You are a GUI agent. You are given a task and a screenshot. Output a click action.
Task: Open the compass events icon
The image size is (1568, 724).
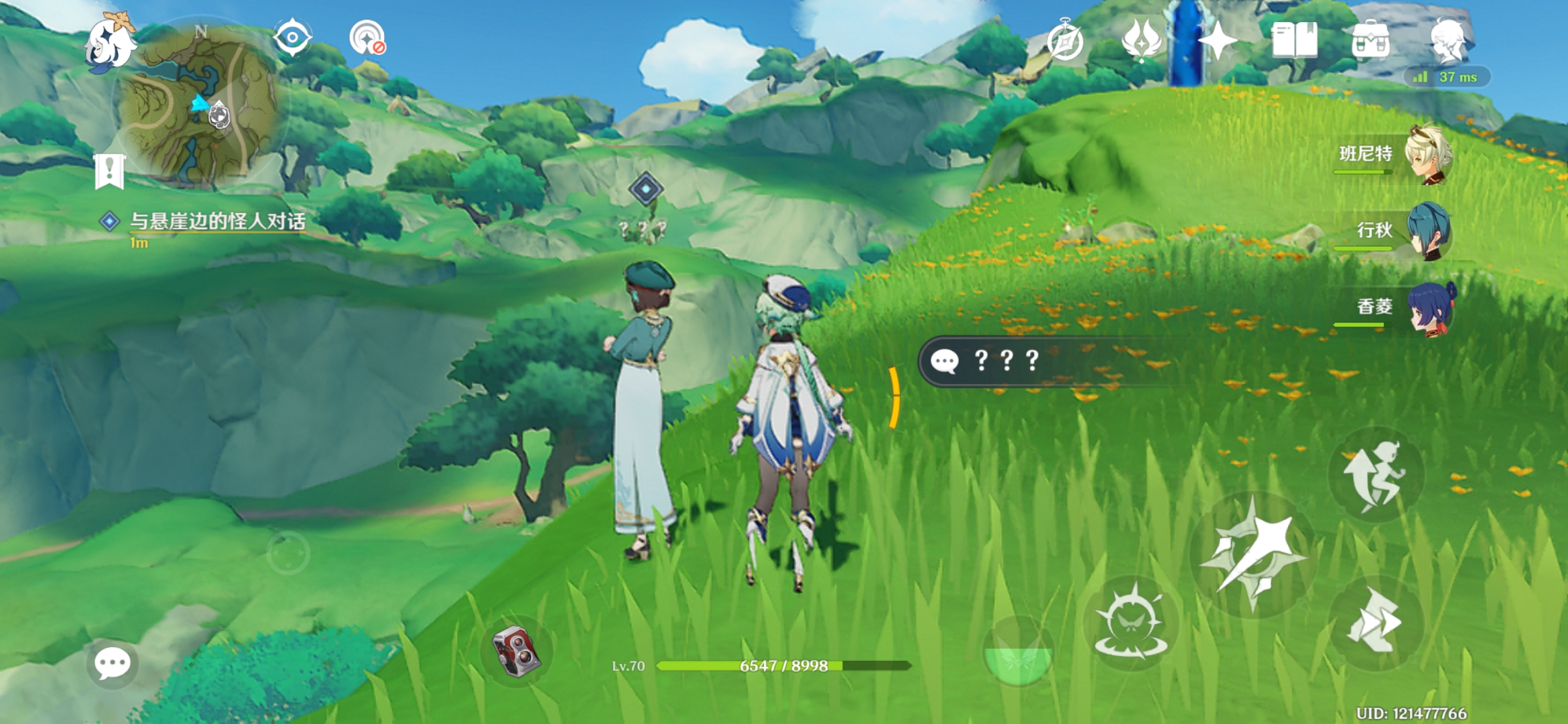[x=1065, y=40]
